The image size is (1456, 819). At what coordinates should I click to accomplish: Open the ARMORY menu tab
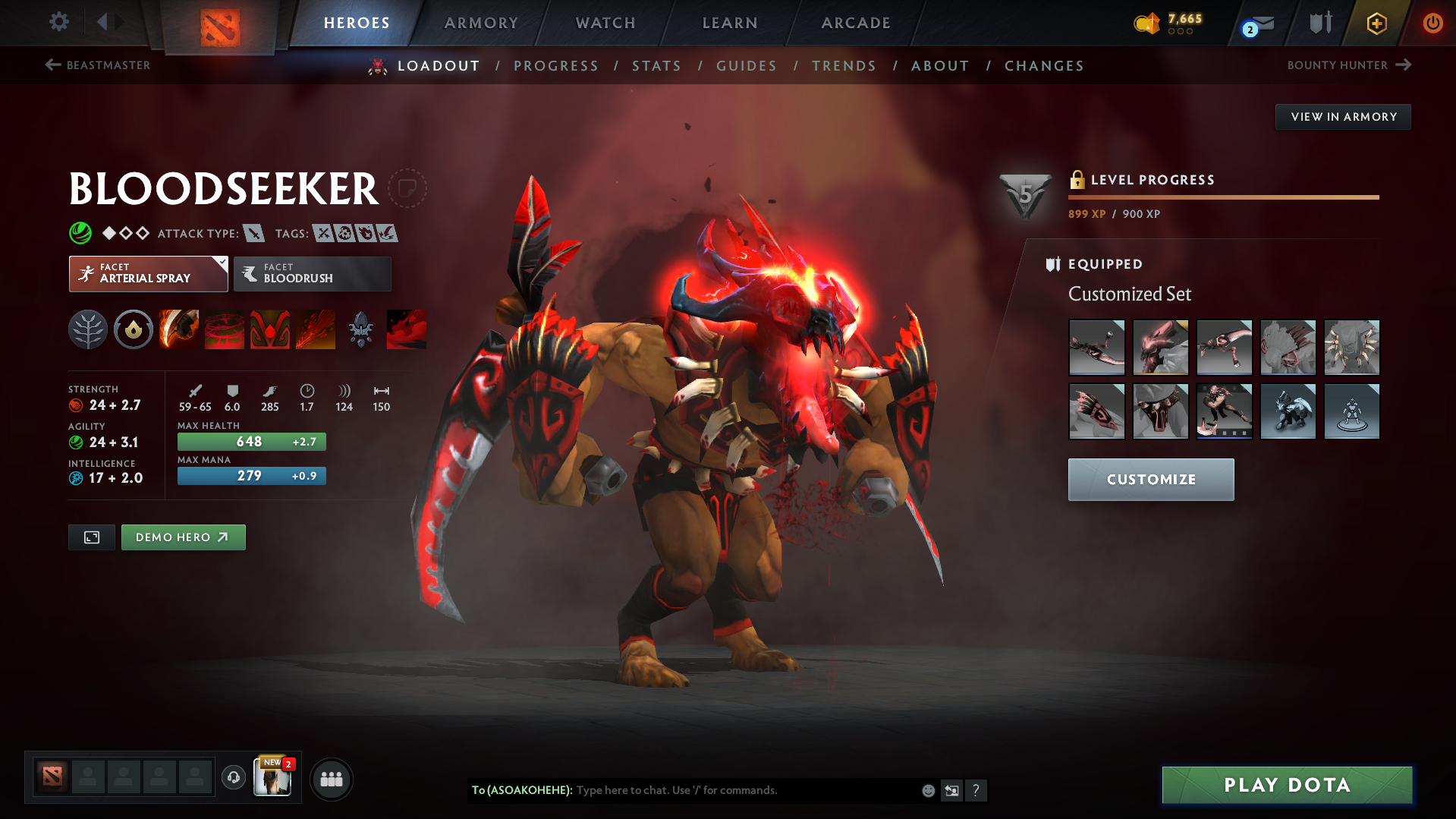pos(481,23)
